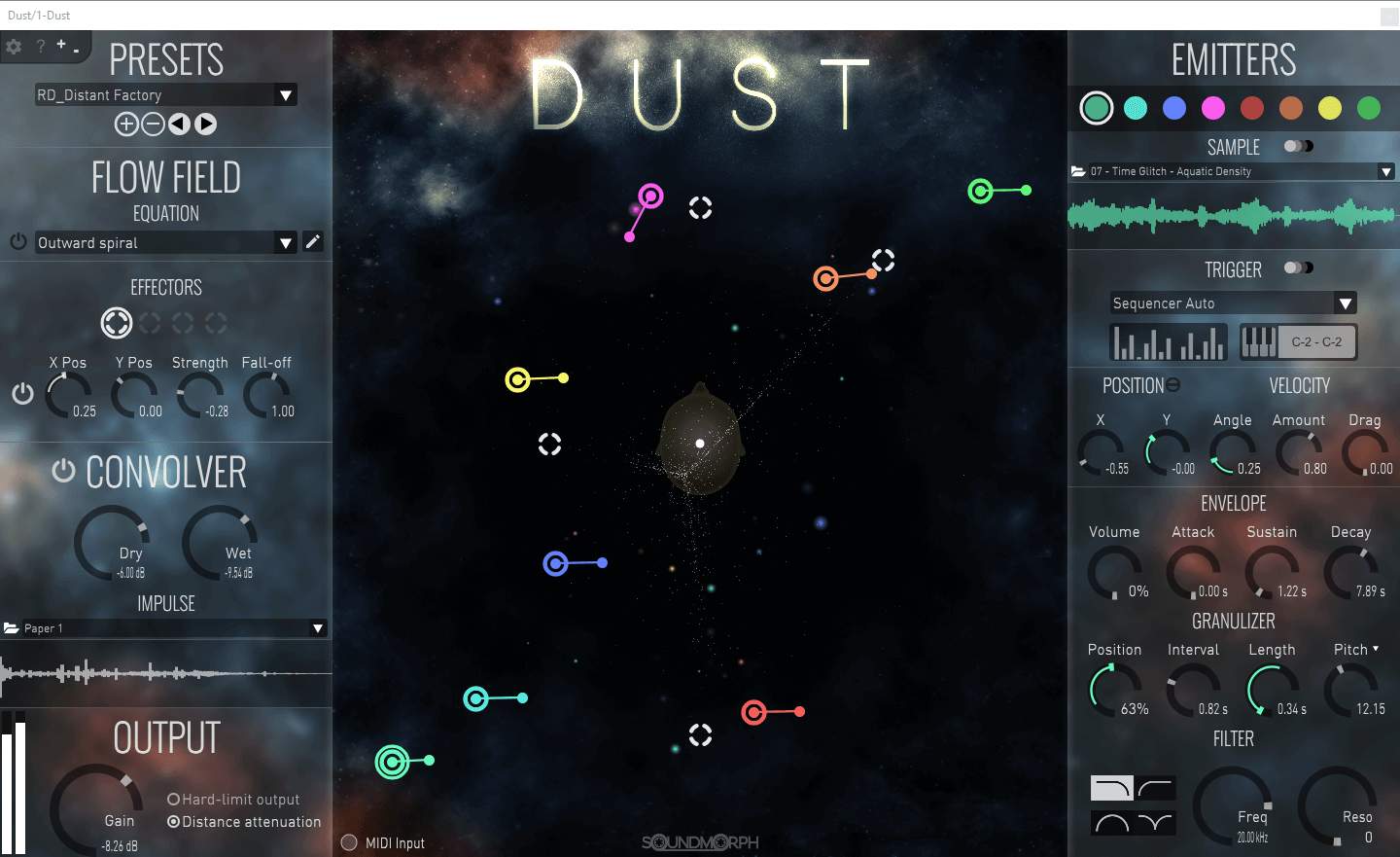The image size is (1400, 857).
Task: Open the RD_Distant Factory preset dropdown
Action: pos(286,95)
